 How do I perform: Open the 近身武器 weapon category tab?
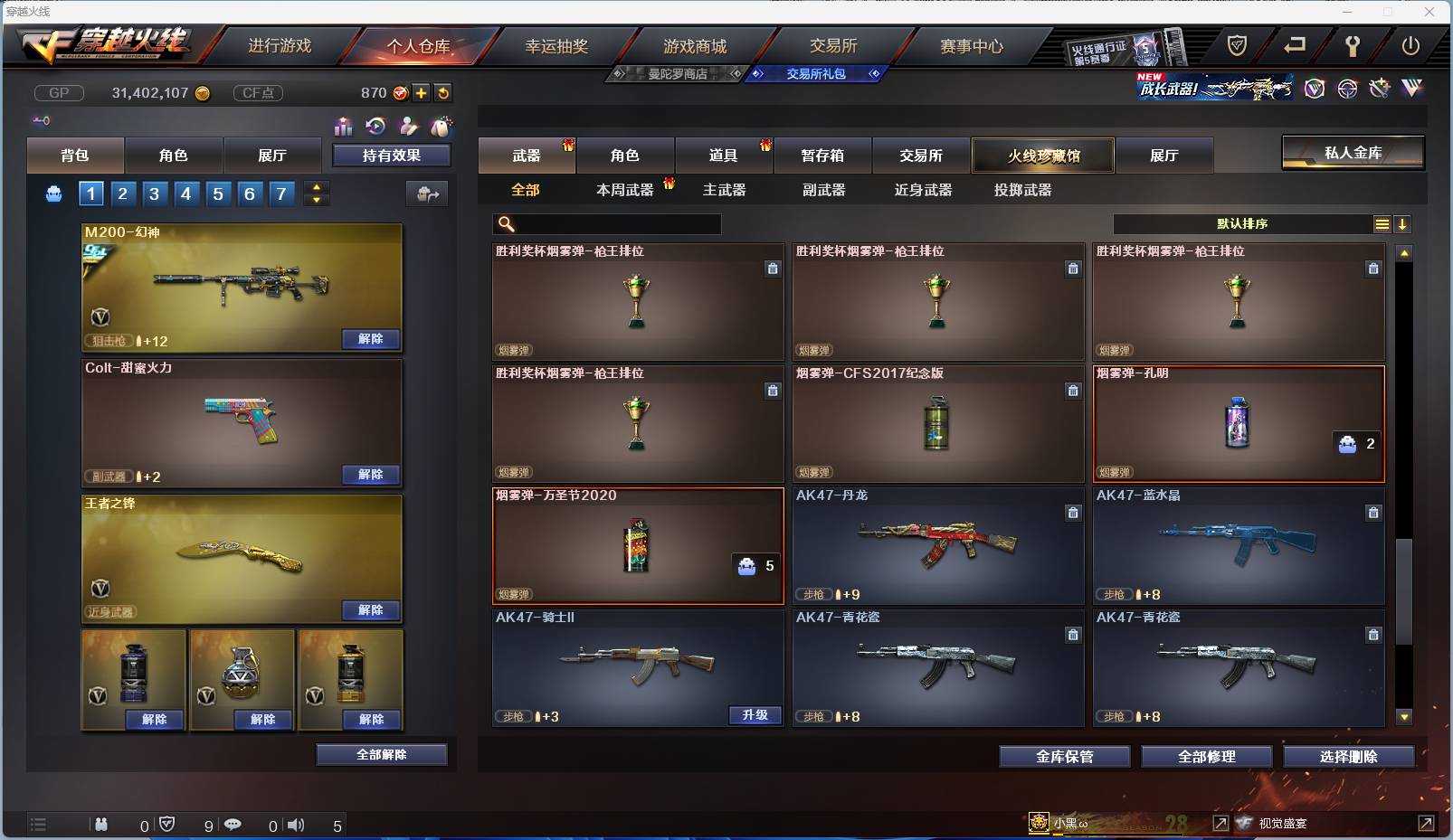[925, 190]
